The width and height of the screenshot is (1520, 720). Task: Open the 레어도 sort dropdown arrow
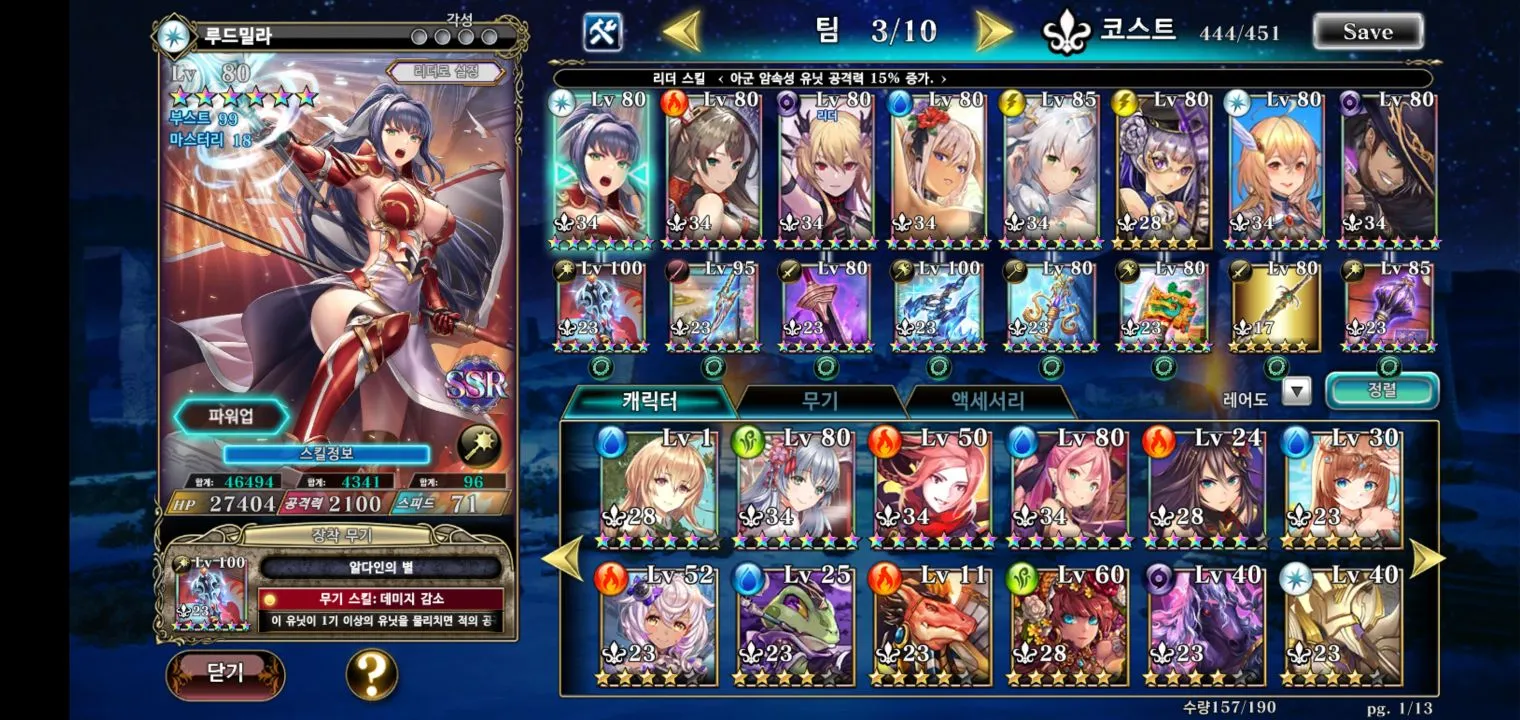pyautogui.click(x=1296, y=391)
